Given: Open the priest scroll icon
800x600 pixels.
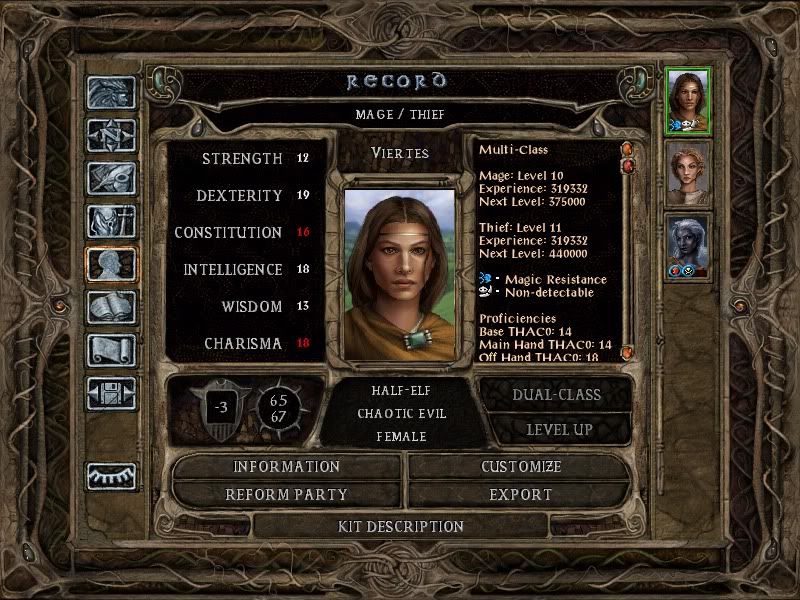Looking at the screenshot, I should pyautogui.click(x=110, y=350).
